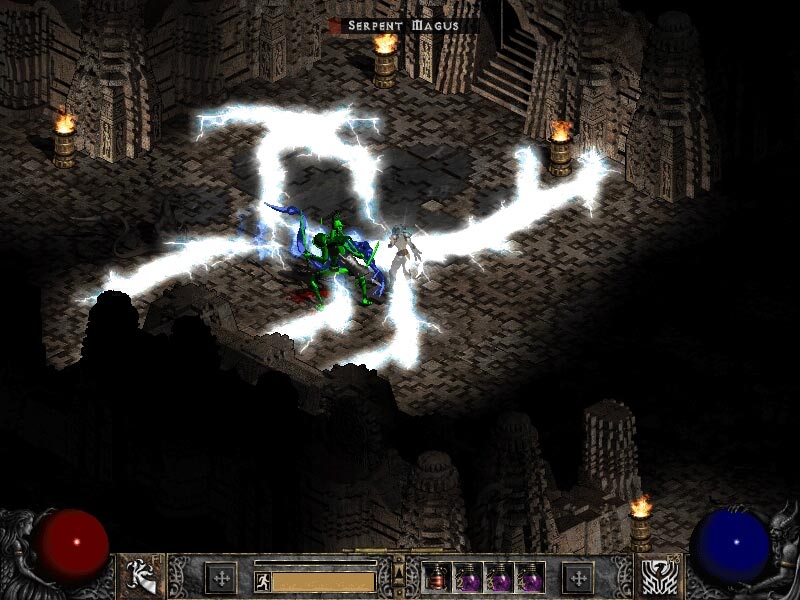Open the right-hand skill selection icon
This screenshot has height=600, width=800.
pyautogui.click(x=659, y=575)
